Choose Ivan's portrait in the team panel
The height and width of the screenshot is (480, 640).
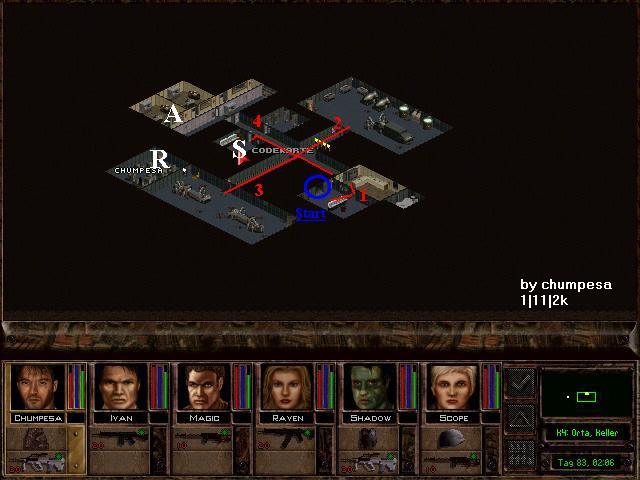point(119,387)
